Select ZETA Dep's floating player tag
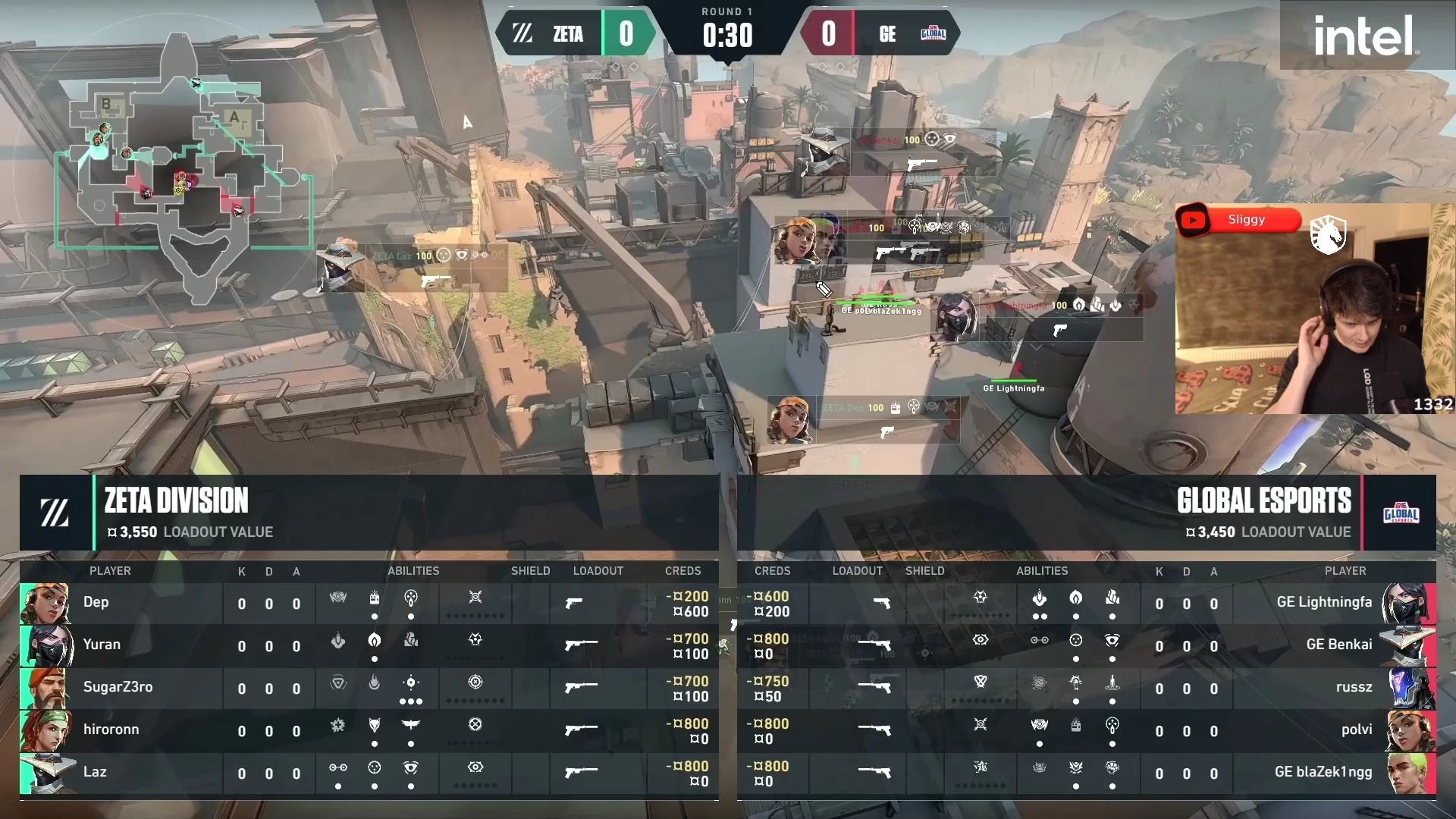This screenshot has width=1456, height=819. click(863, 419)
